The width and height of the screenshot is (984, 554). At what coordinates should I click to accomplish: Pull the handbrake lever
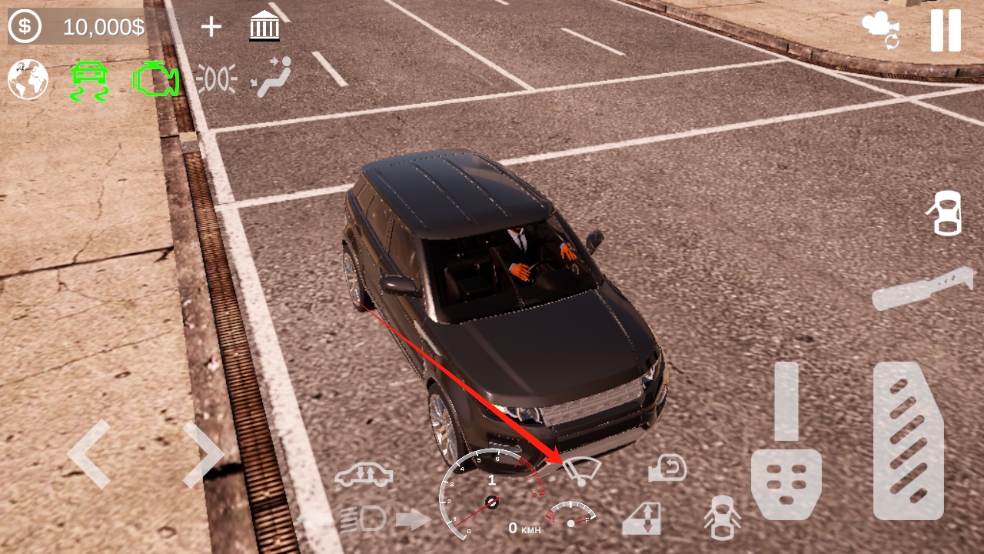(x=921, y=288)
